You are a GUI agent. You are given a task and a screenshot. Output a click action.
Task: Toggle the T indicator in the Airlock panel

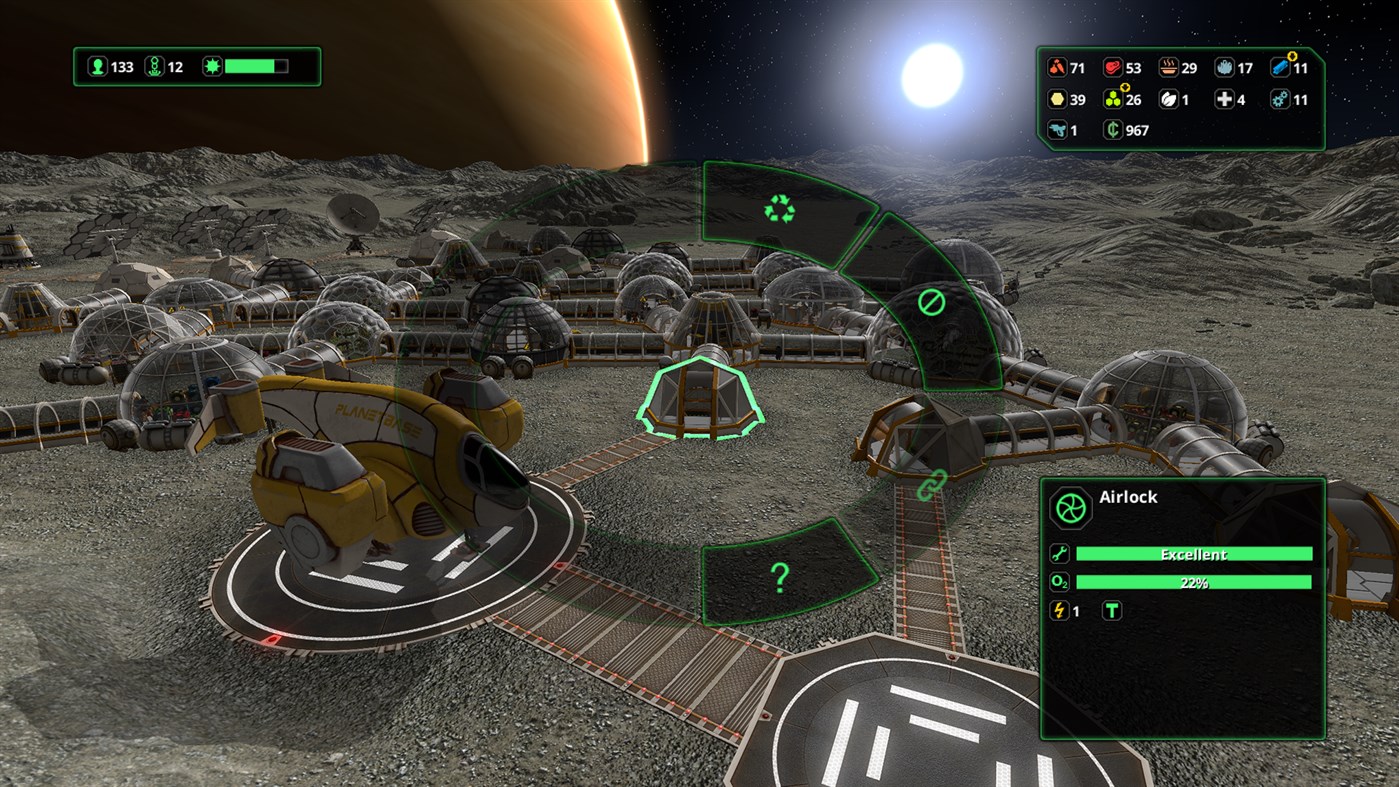(1114, 610)
